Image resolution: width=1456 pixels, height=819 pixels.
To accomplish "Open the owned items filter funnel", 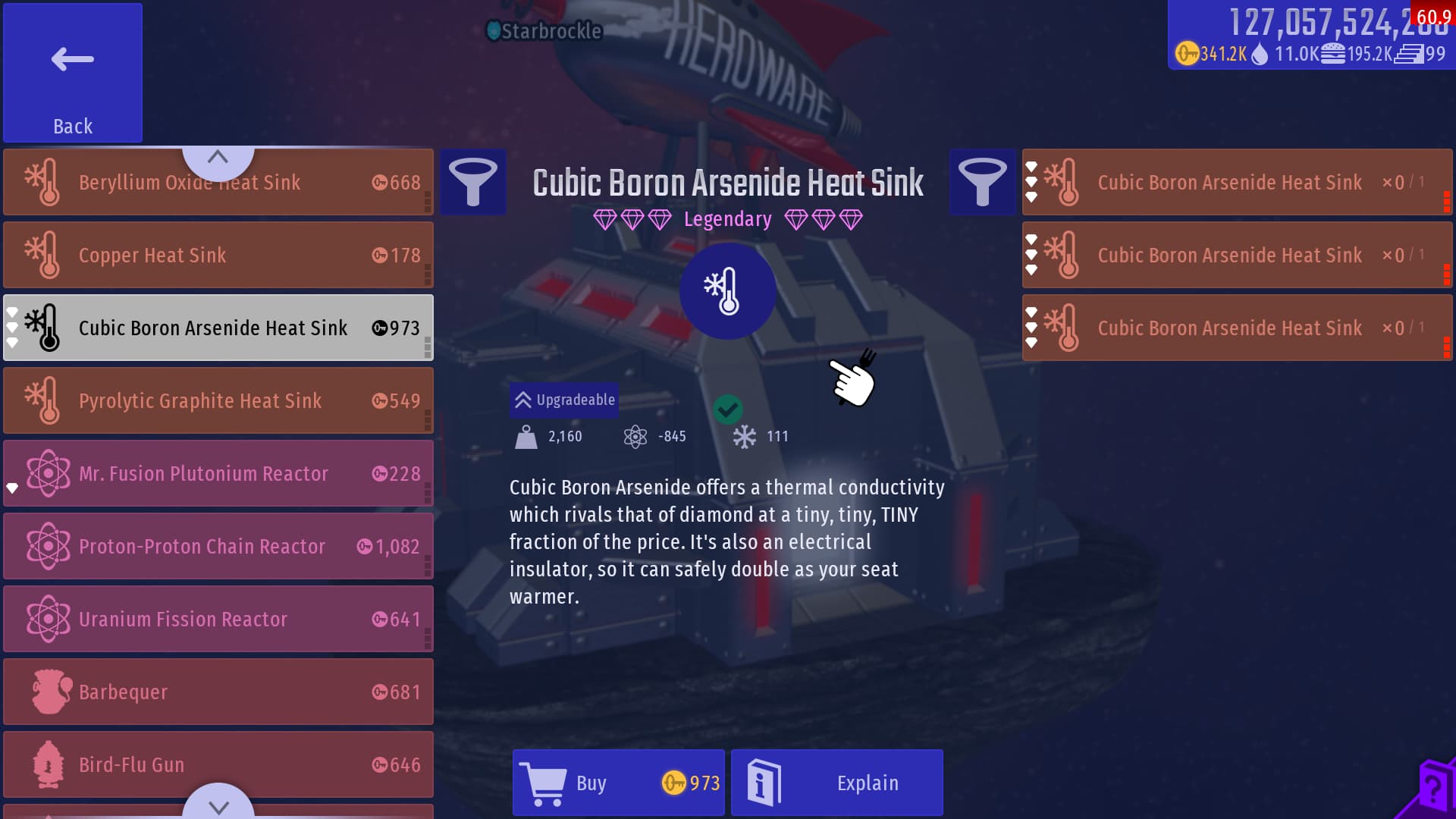I will point(982,182).
